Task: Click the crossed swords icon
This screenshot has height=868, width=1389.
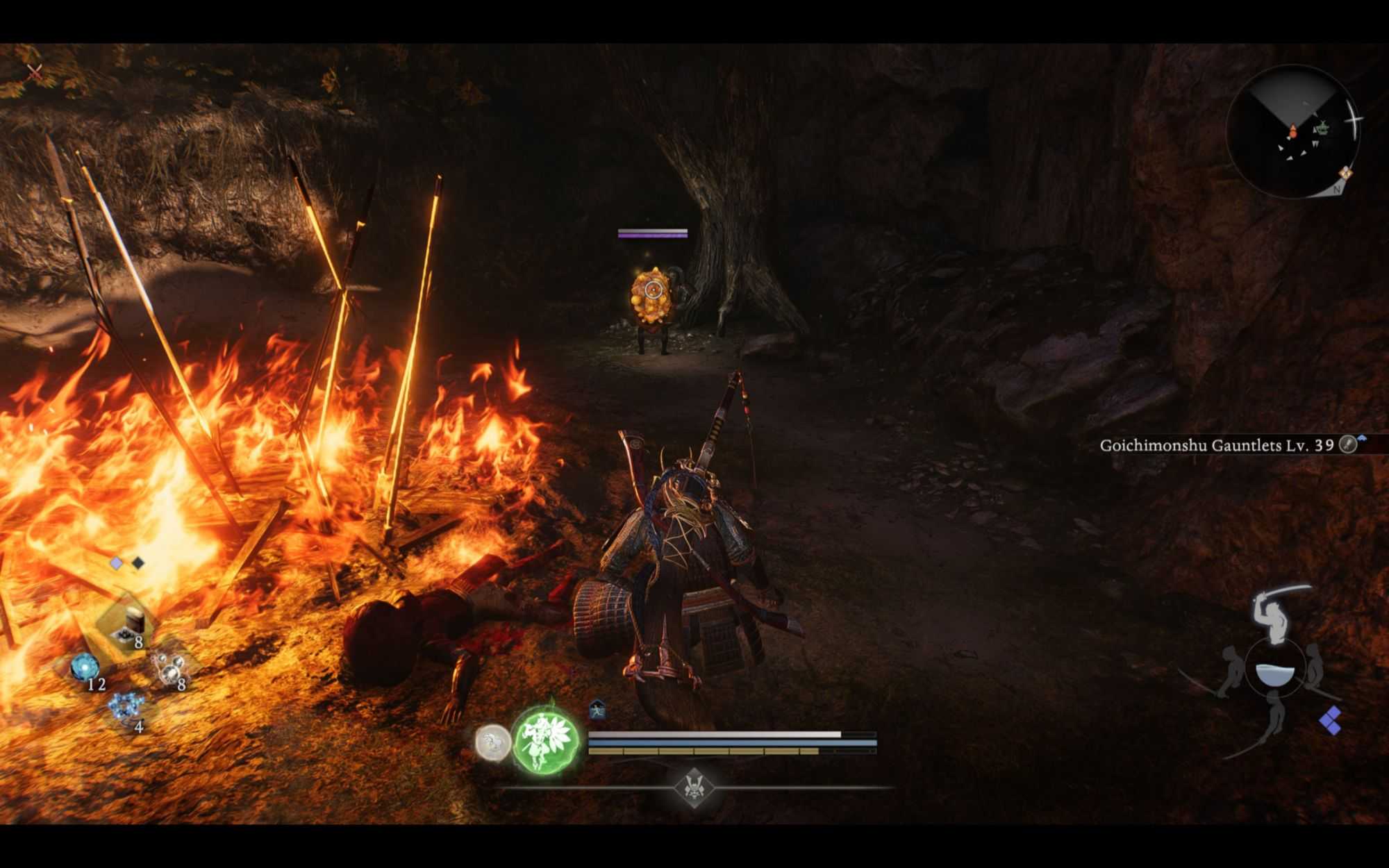Action: coord(34,72)
